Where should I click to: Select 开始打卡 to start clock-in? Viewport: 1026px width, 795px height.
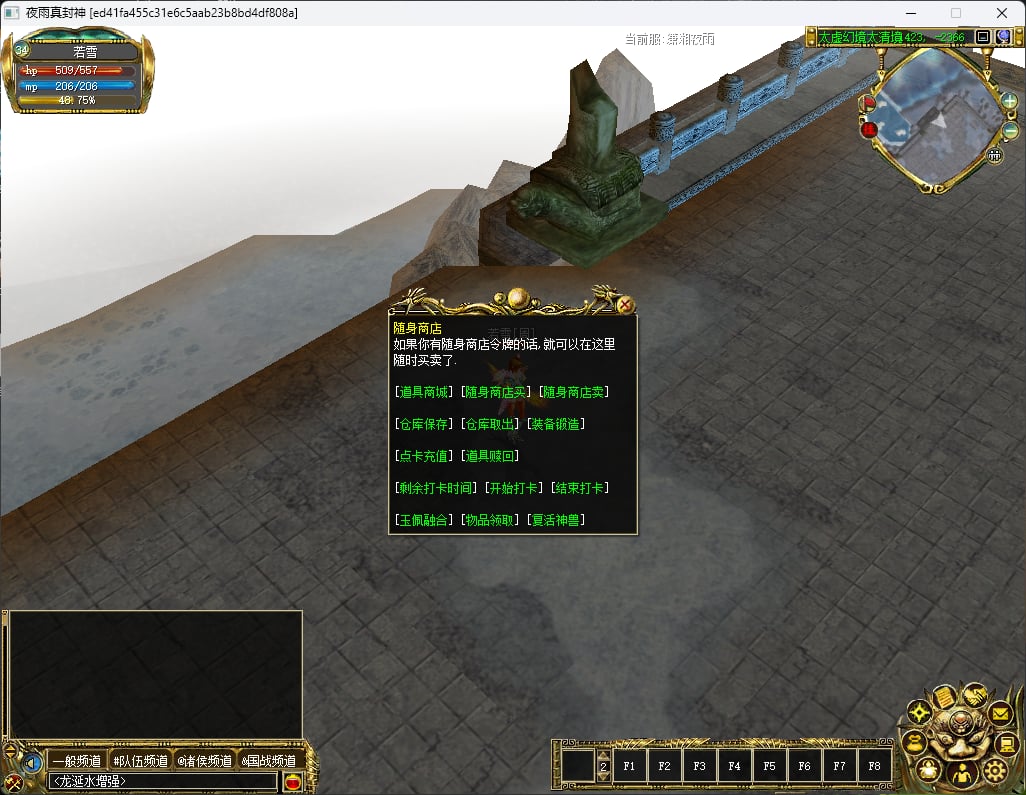[x=515, y=488]
